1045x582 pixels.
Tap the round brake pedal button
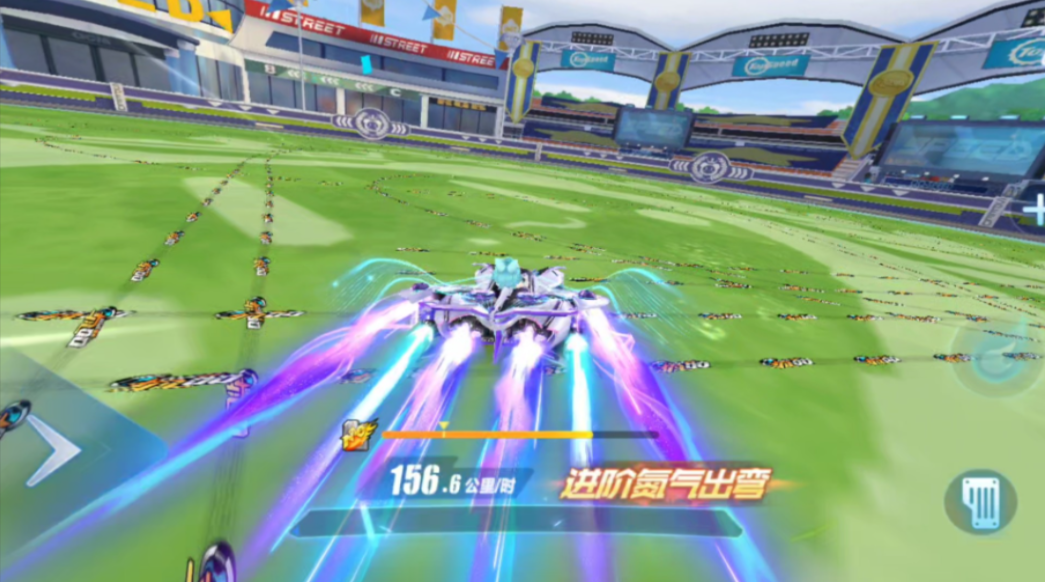[x=980, y=501]
